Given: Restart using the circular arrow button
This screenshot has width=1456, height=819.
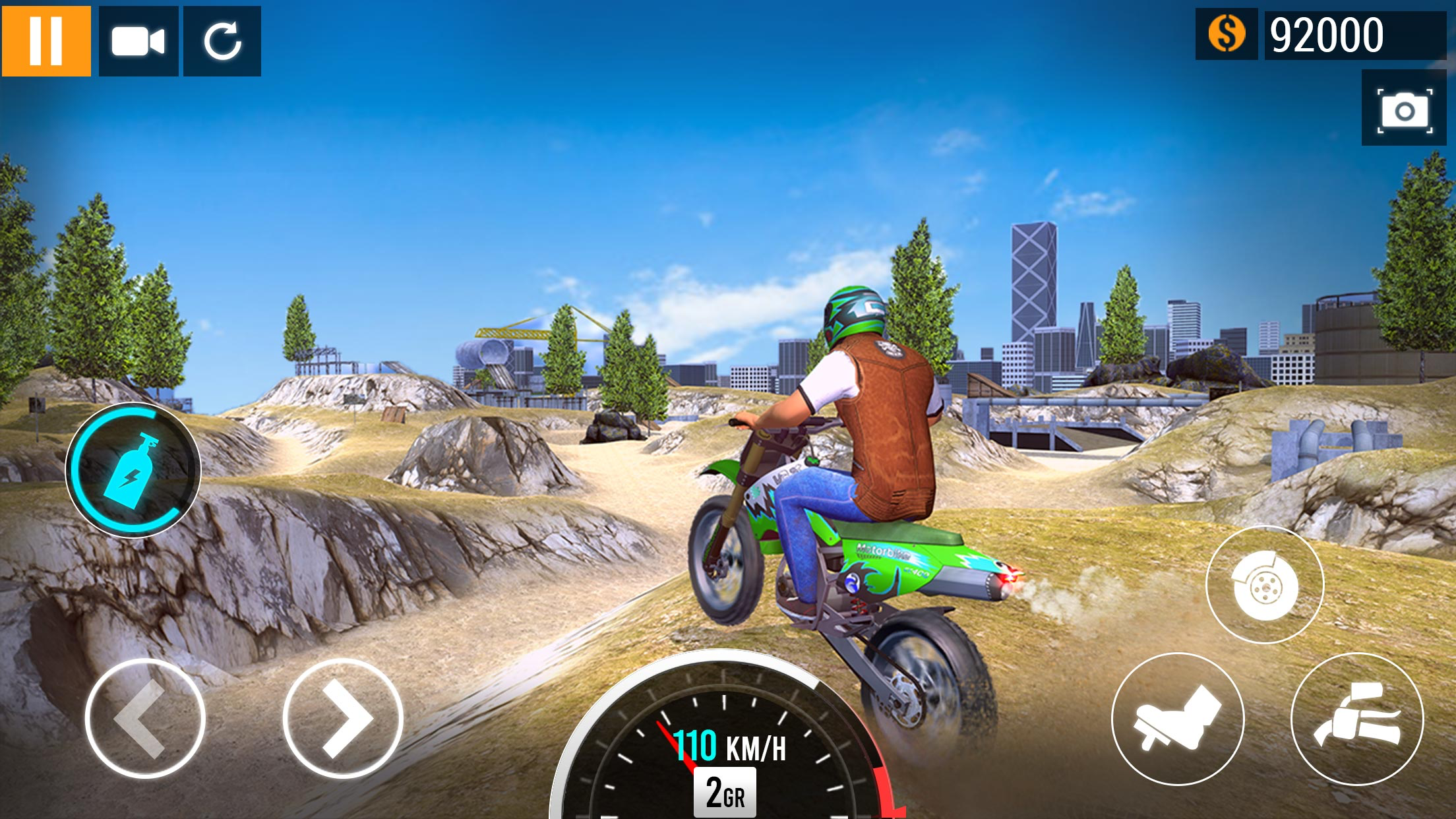Looking at the screenshot, I should tap(222, 41).
